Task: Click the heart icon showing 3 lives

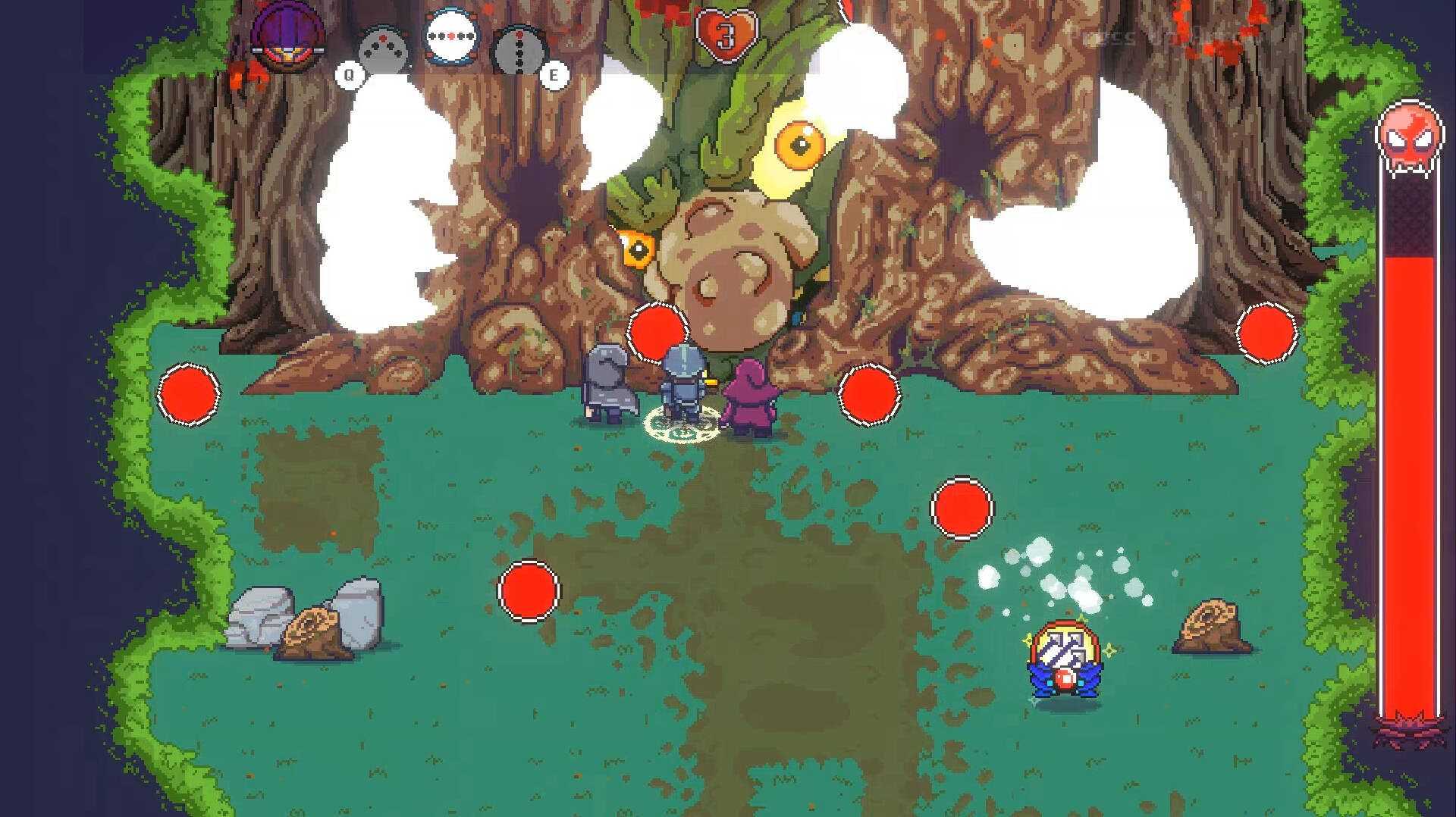Action: click(726, 30)
